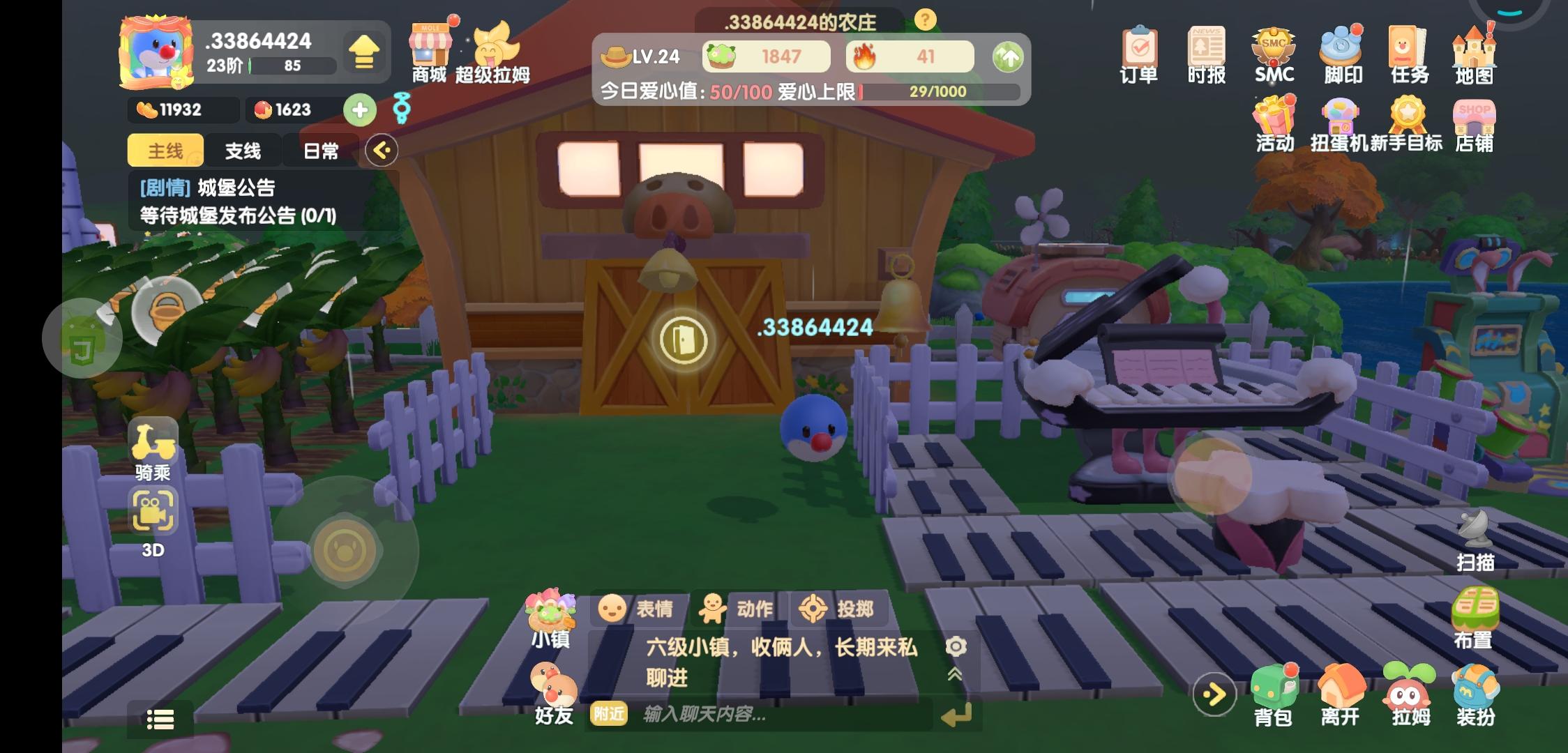Expand the chat box chevron
The image size is (1568, 753).
956,675
